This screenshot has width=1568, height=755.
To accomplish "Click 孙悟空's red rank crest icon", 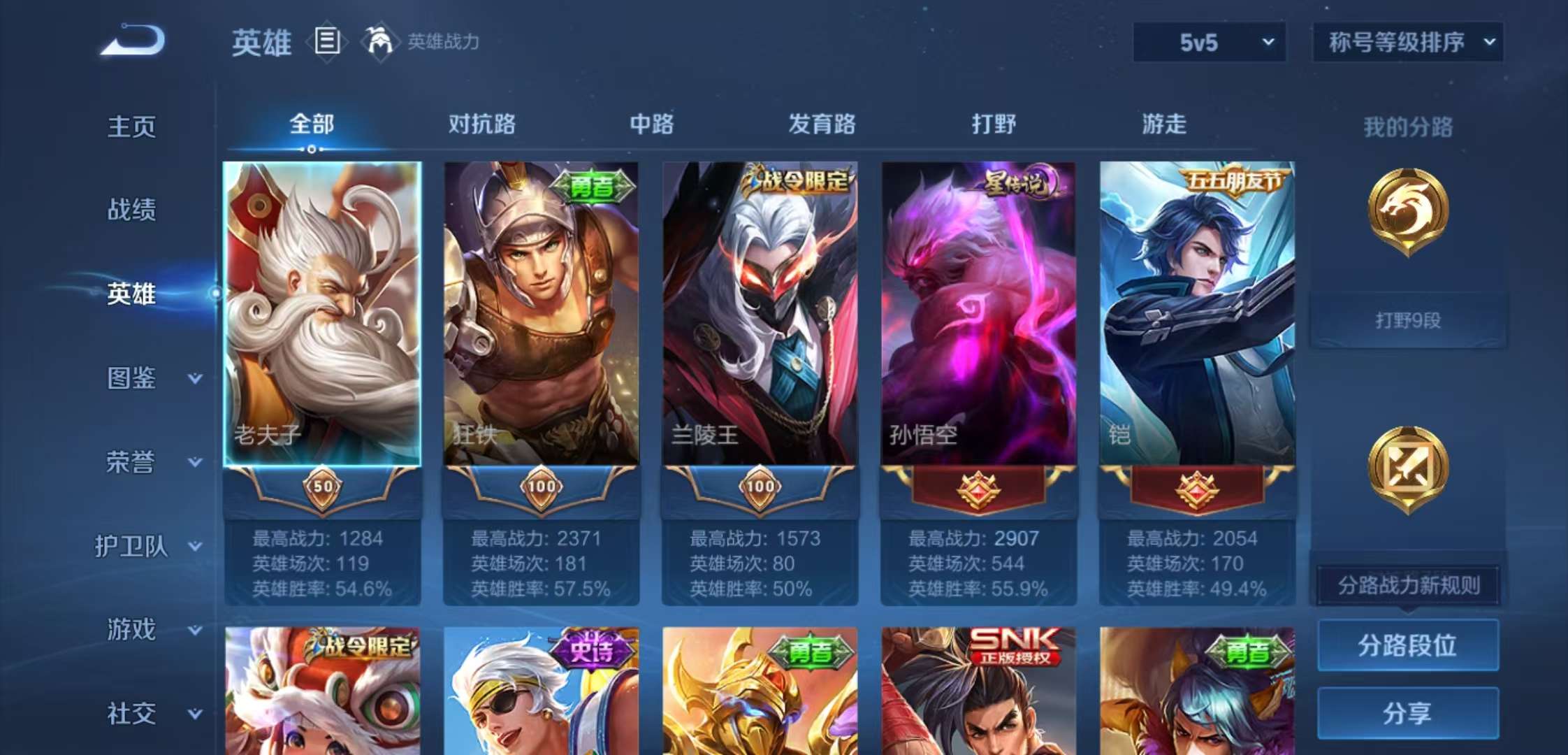I will [977, 489].
